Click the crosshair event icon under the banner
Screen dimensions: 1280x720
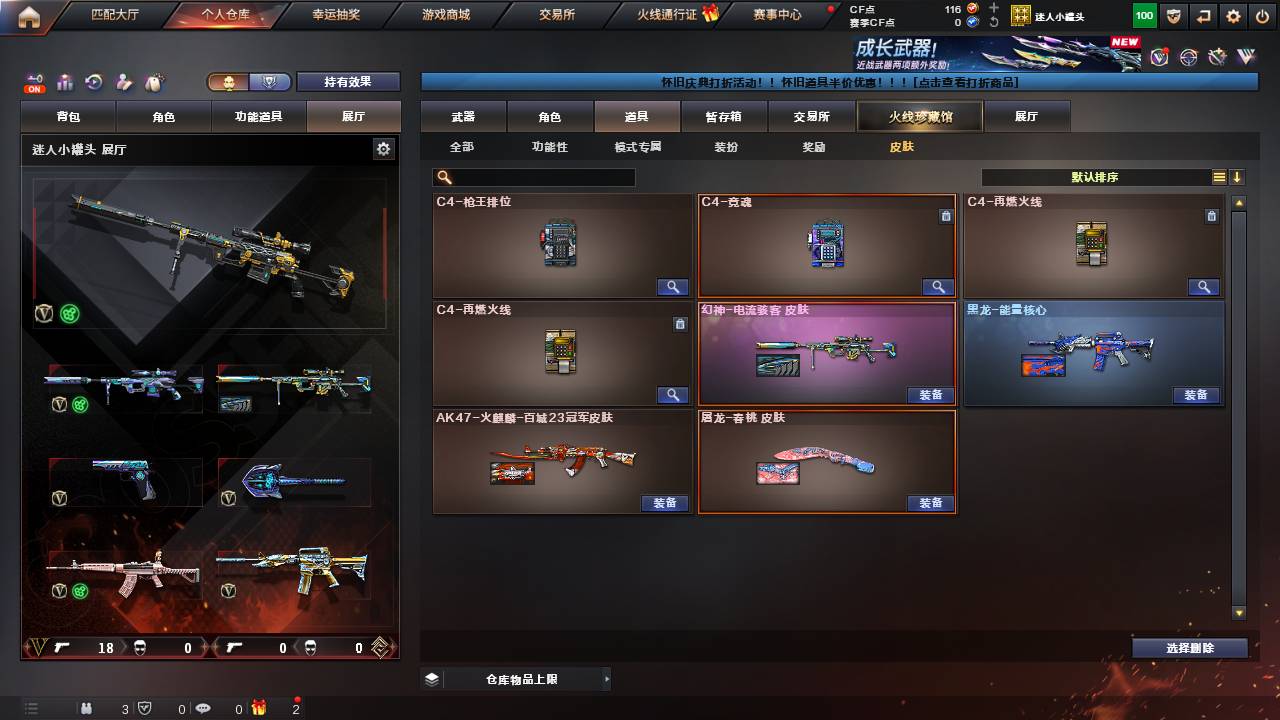1189,57
